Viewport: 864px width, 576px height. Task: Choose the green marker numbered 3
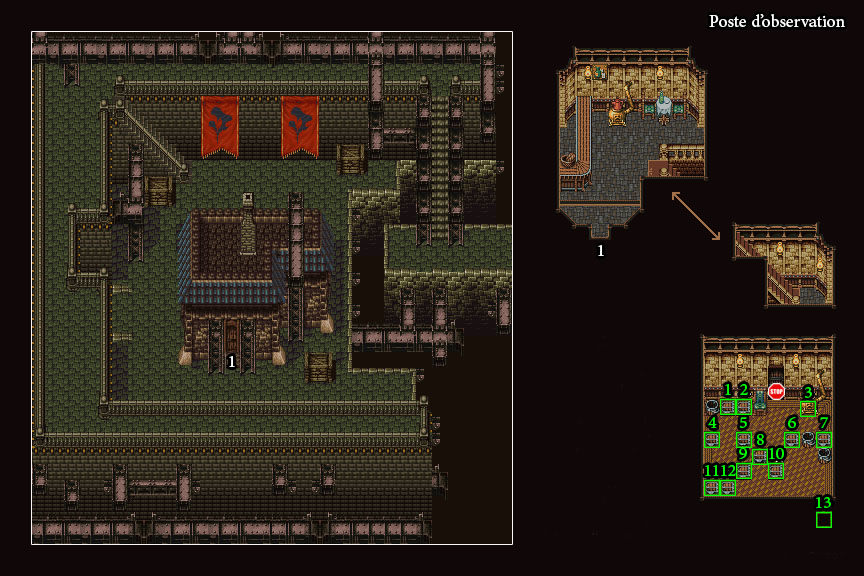[808, 407]
